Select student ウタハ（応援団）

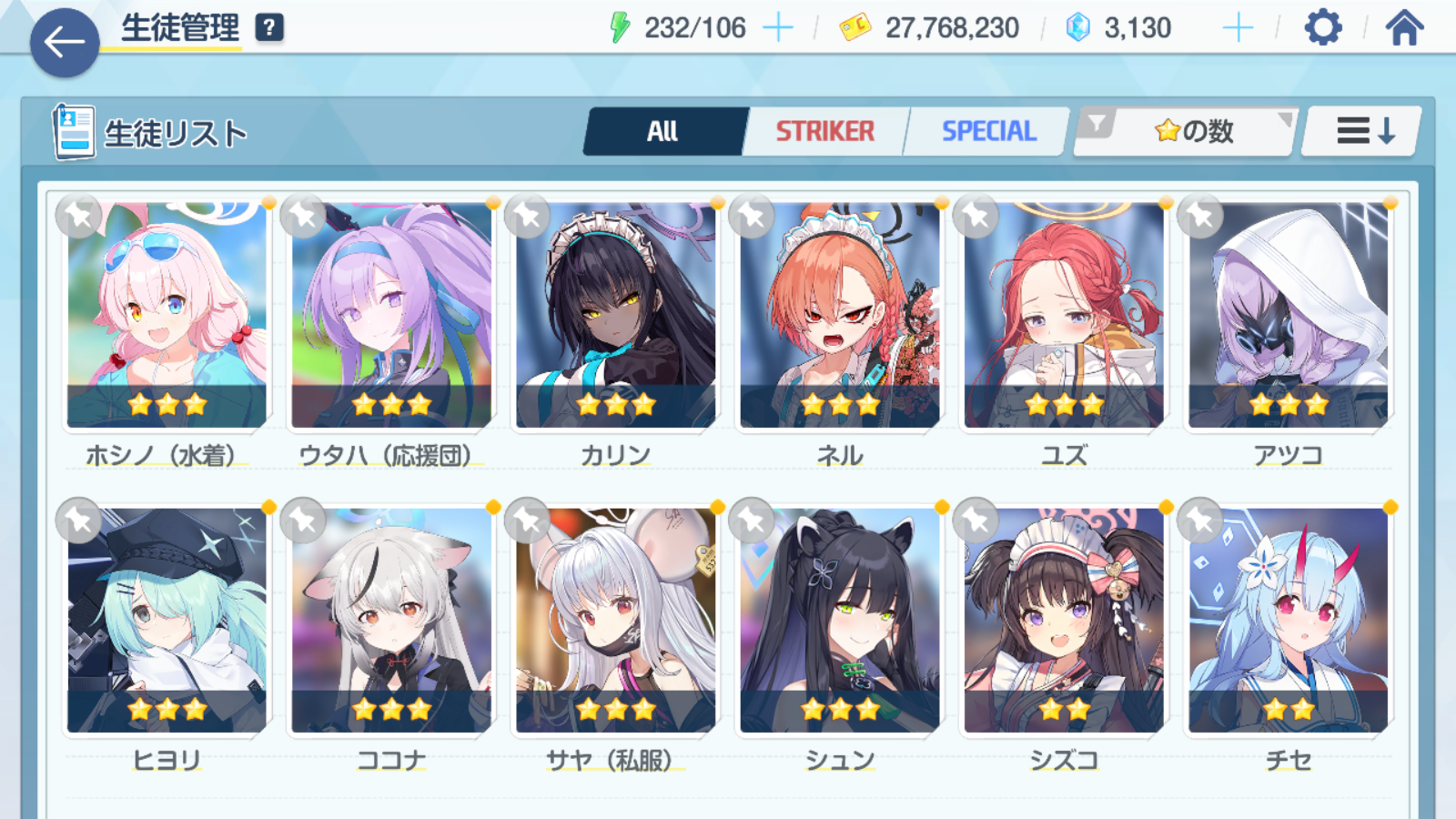point(391,315)
